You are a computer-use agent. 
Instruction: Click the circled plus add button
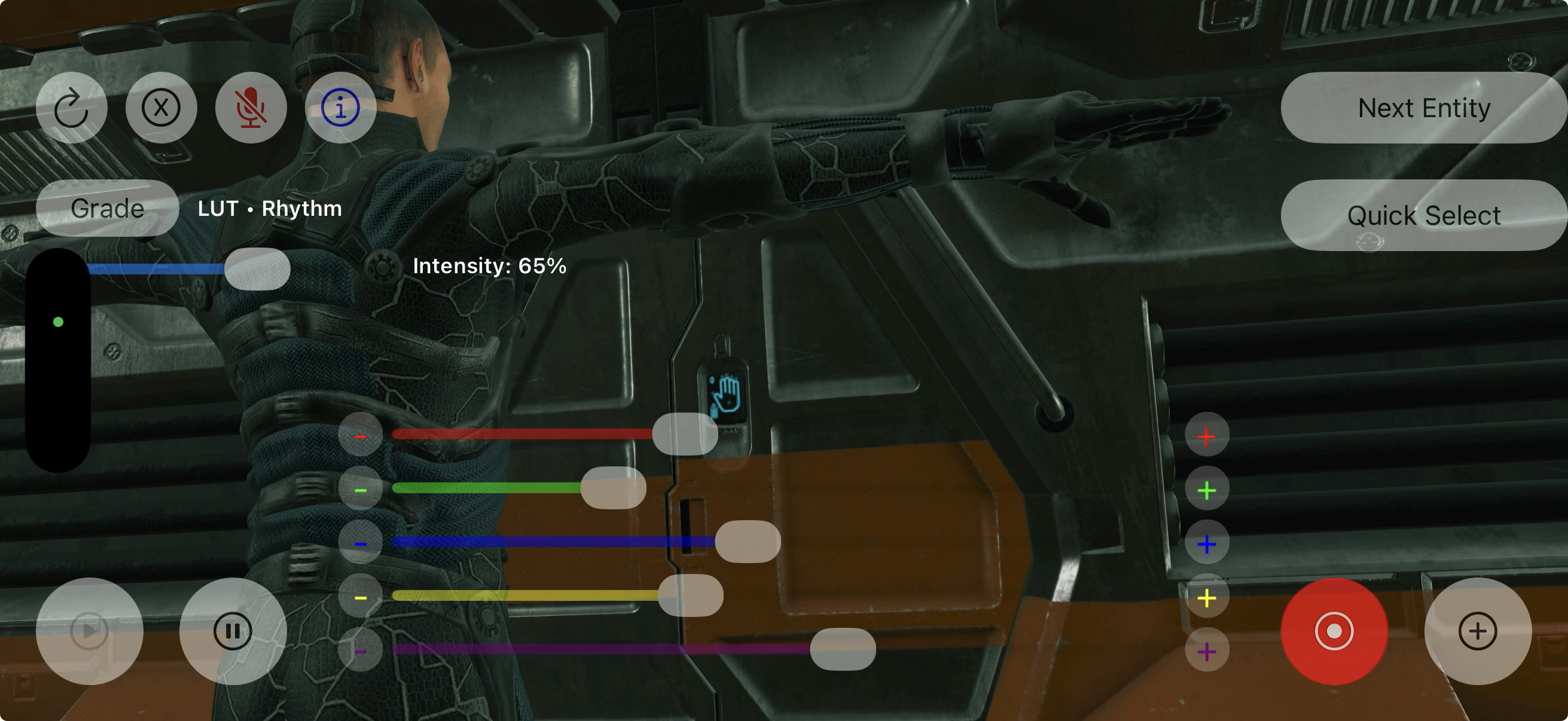pos(1477,631)
